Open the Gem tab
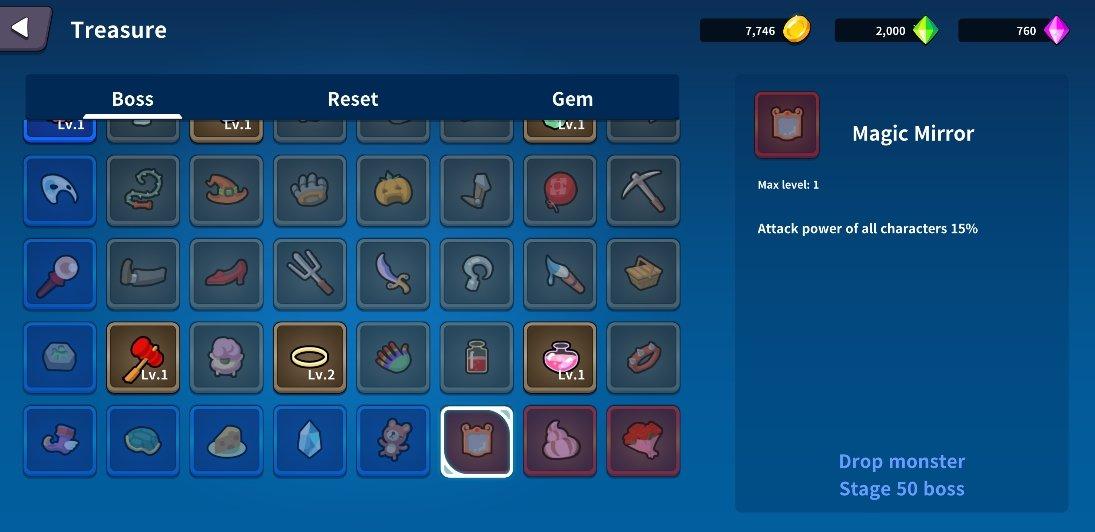 (x=572, y=99)
